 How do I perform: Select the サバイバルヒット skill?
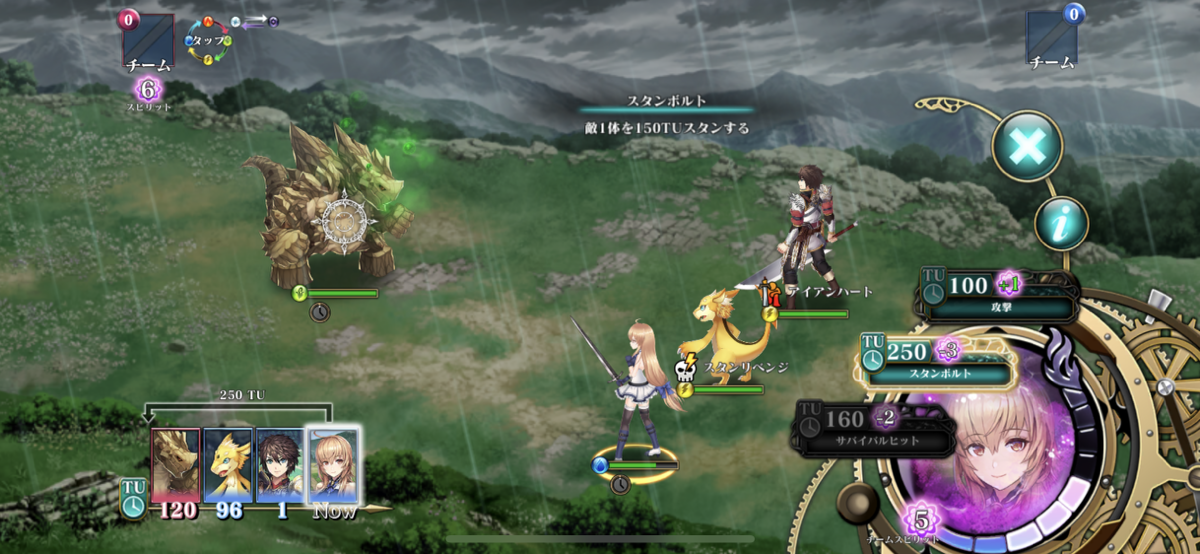(872, 428)
